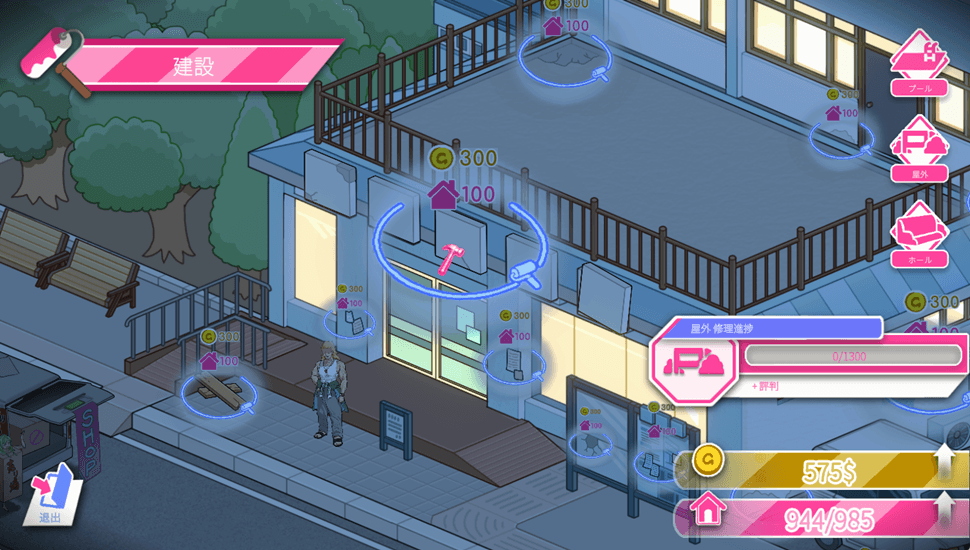The height and width of the screenshot is (550, 970).
Task: Click the up arrow beside the 944/985 house bar
Action: pos(945,511)
